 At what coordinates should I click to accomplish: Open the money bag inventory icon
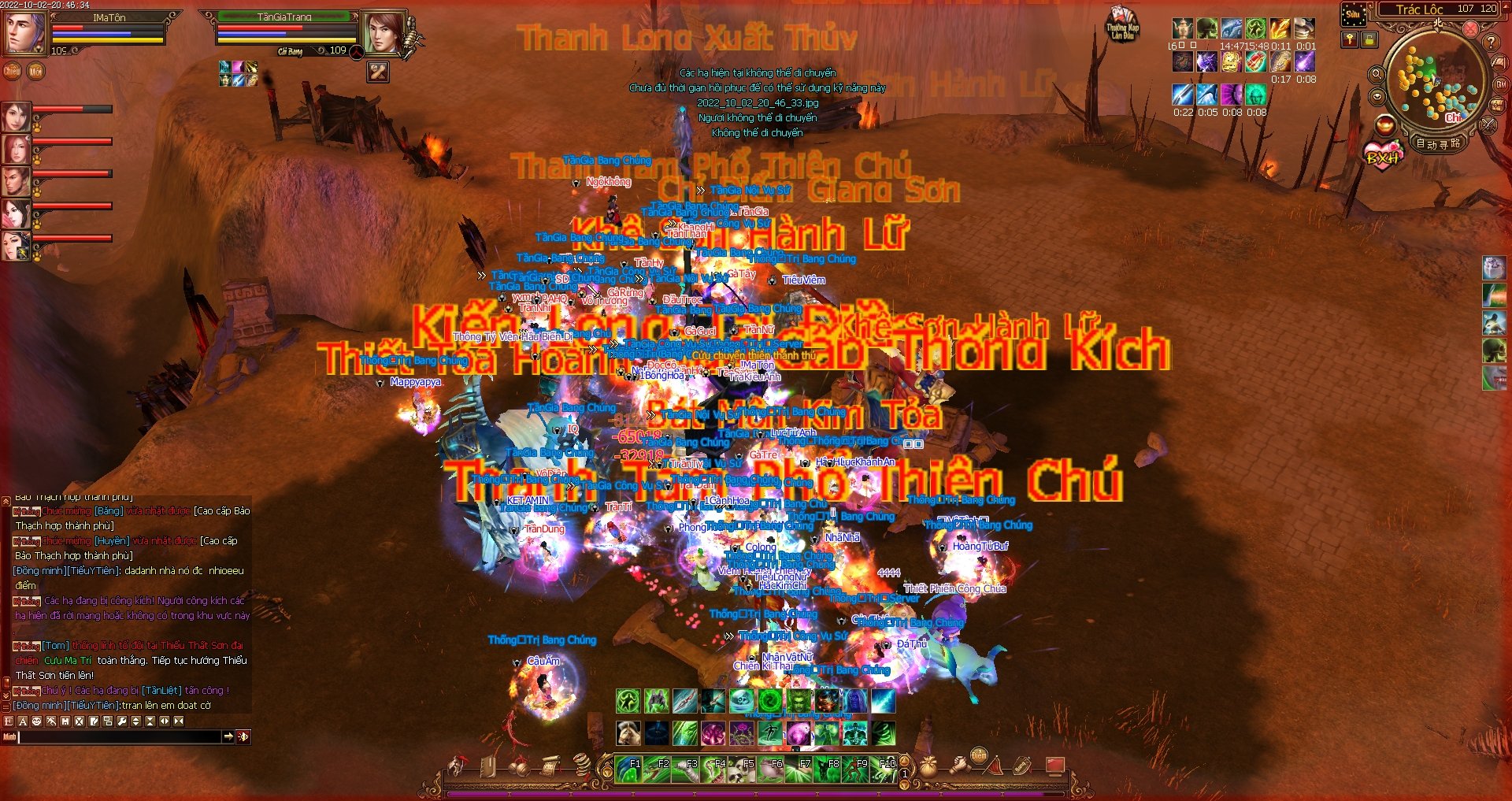point(929,766)
